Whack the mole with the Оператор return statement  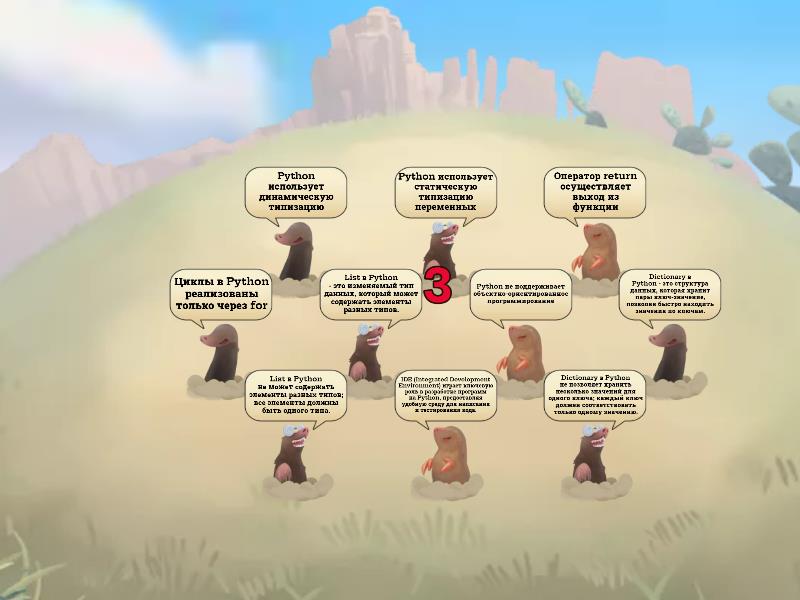point(597,254)
